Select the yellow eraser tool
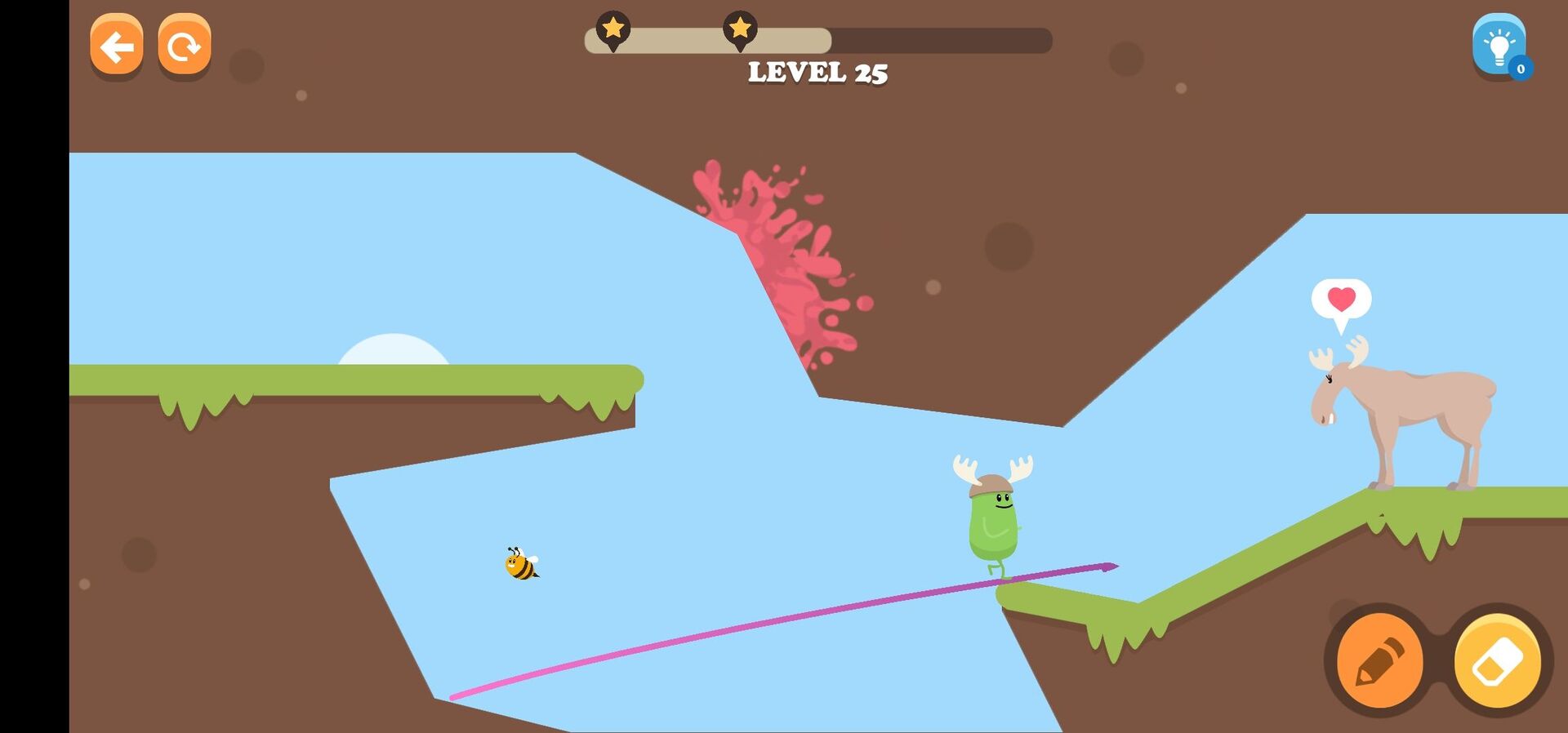Screen dimensions: 1568x733 (x=1497, y=661)
